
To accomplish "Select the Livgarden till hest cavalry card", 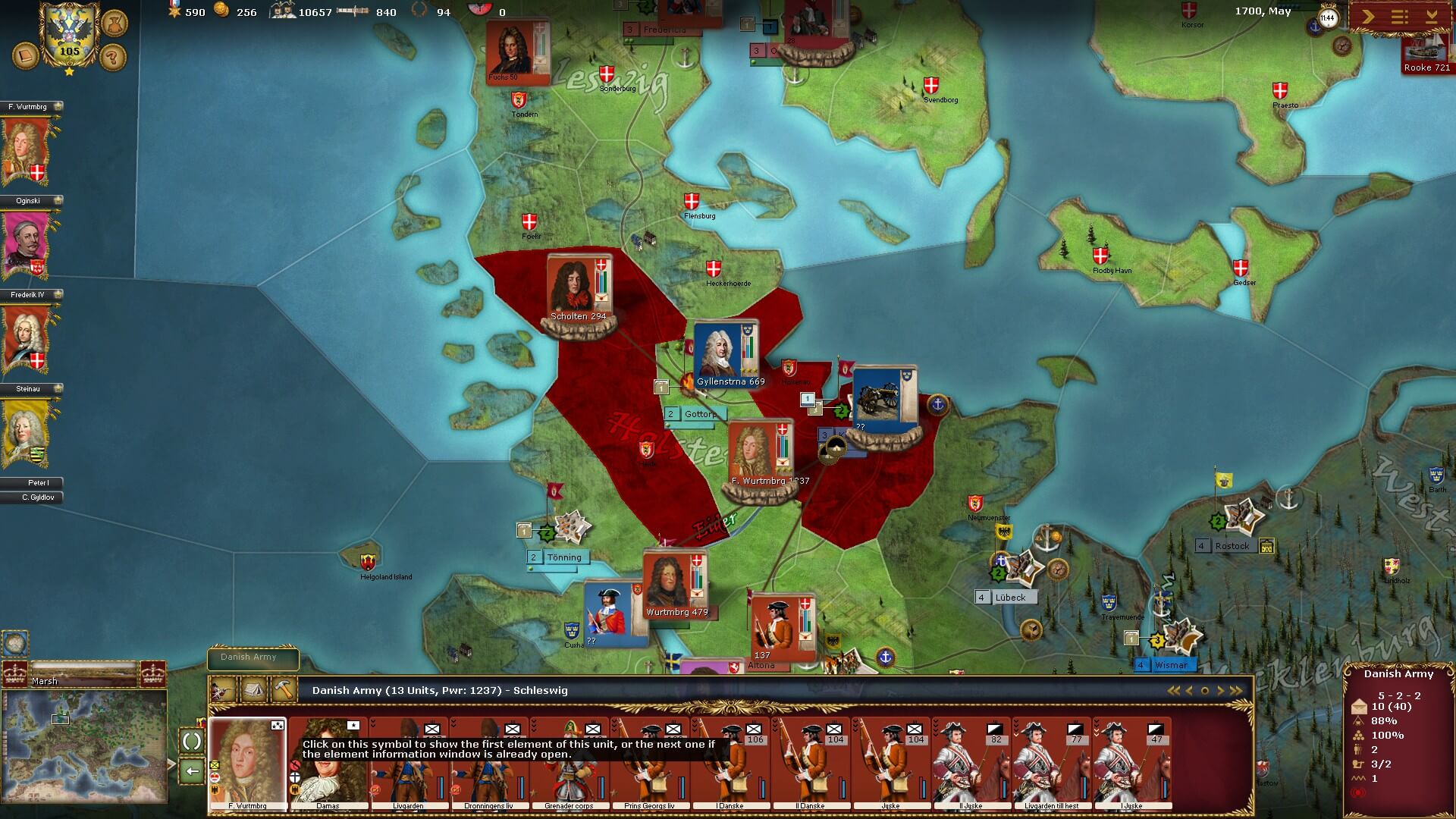I will click(x=1051, y=764).
